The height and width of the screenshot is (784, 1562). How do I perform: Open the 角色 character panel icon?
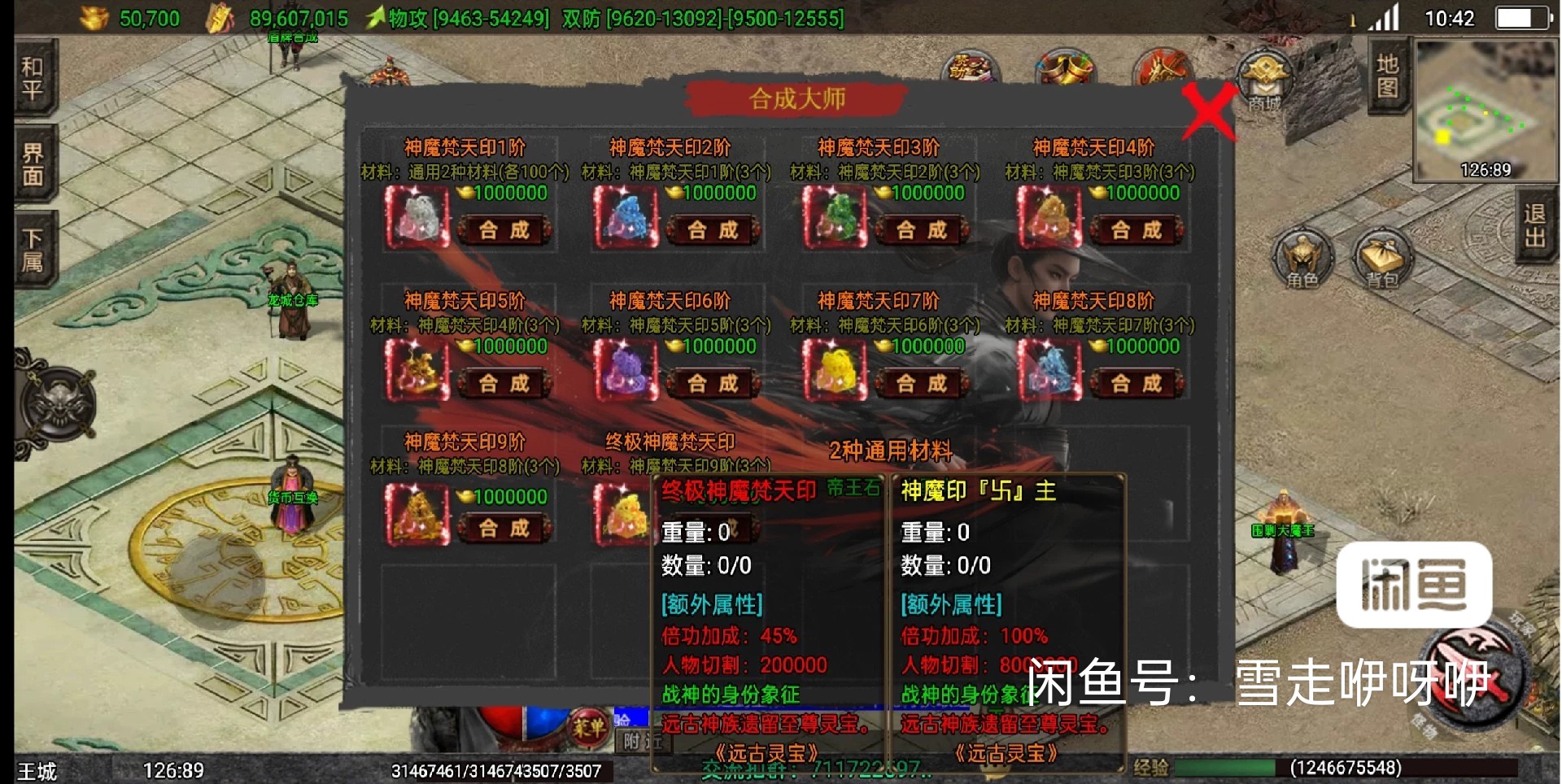pyautogui.click(x=1302, y=260)
